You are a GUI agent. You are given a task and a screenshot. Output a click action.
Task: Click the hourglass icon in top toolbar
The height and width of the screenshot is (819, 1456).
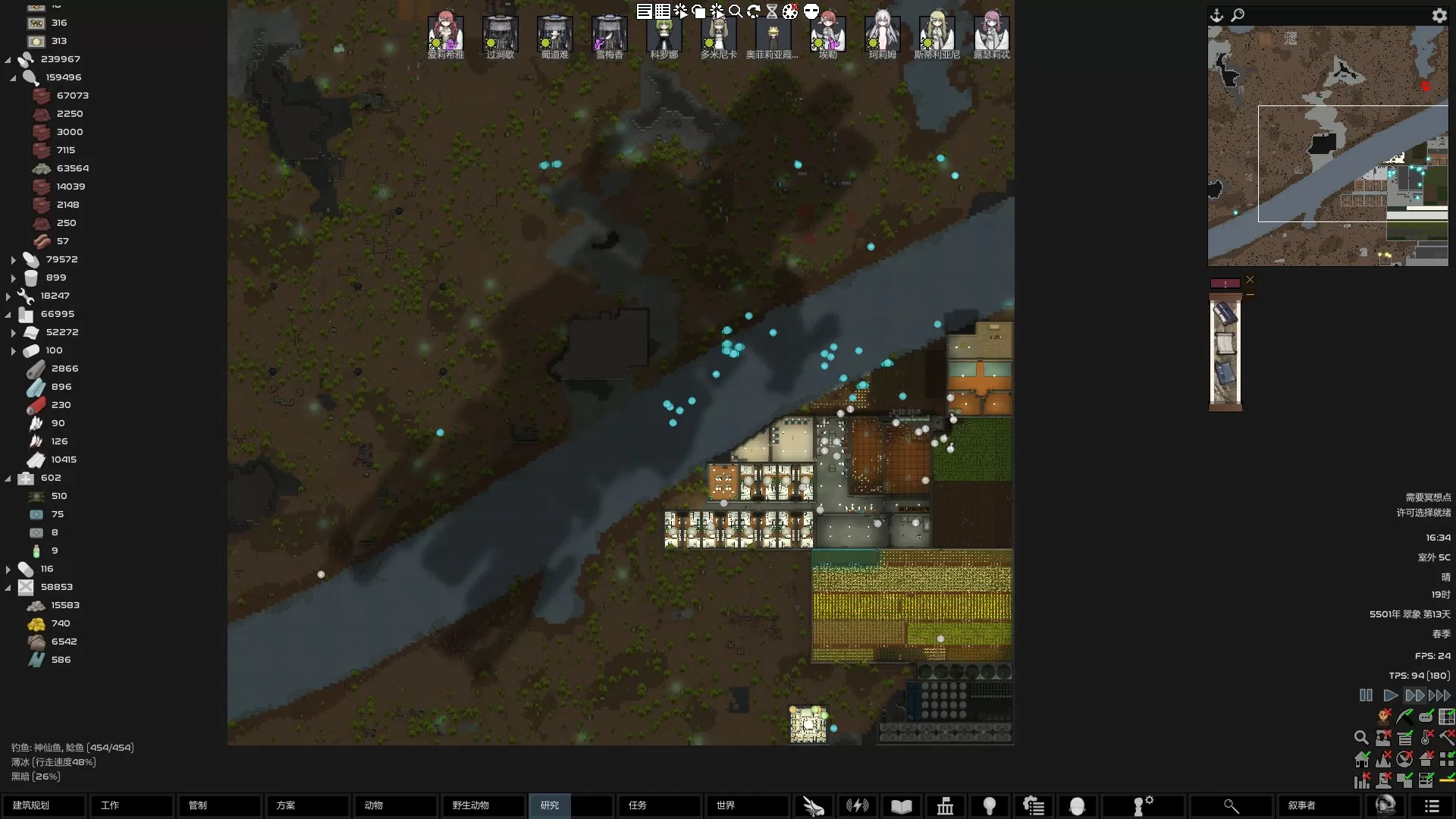pos(772,11)
